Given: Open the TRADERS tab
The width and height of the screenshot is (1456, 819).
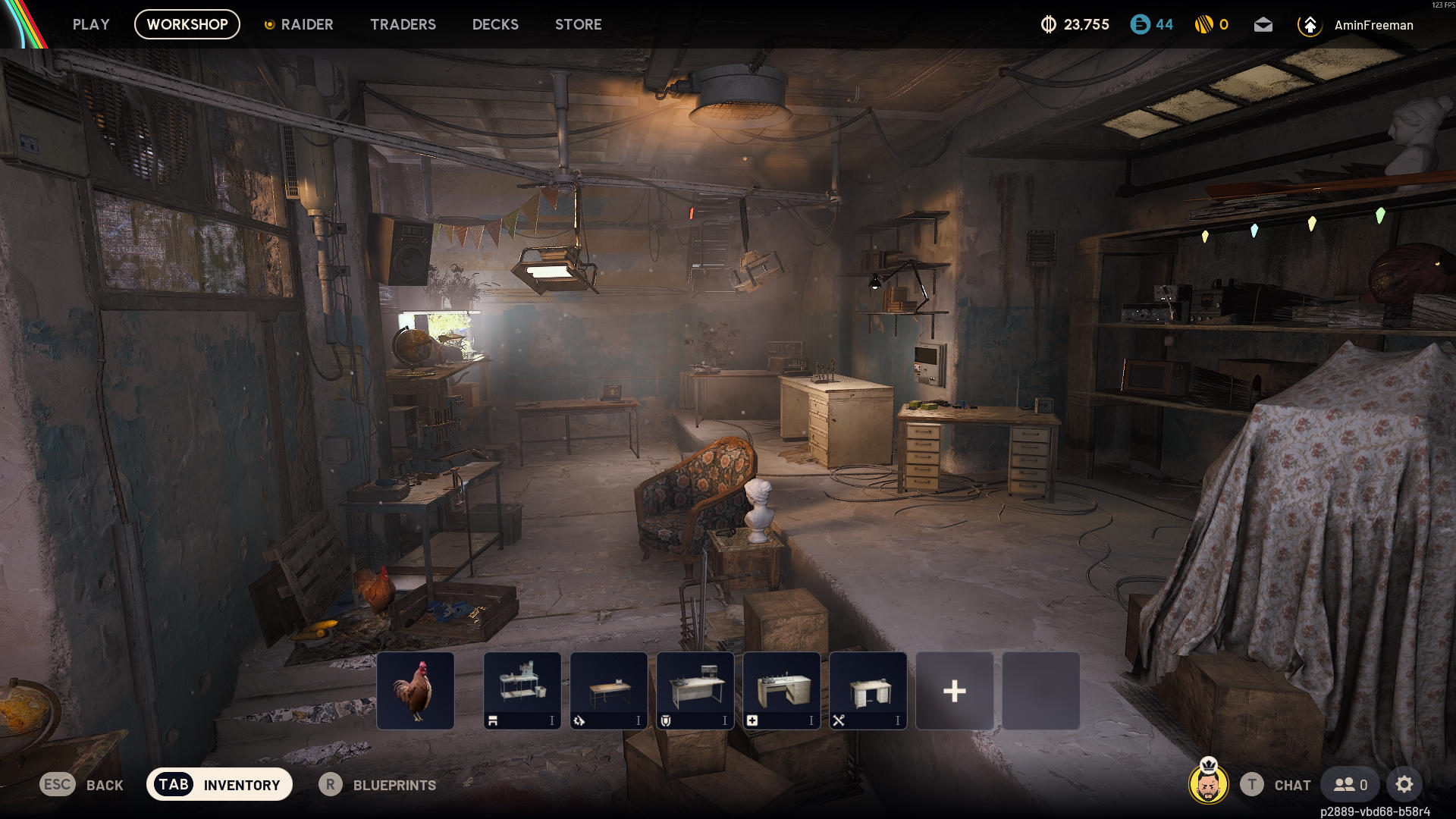Looking at the screenshot, I should [403, 24].
